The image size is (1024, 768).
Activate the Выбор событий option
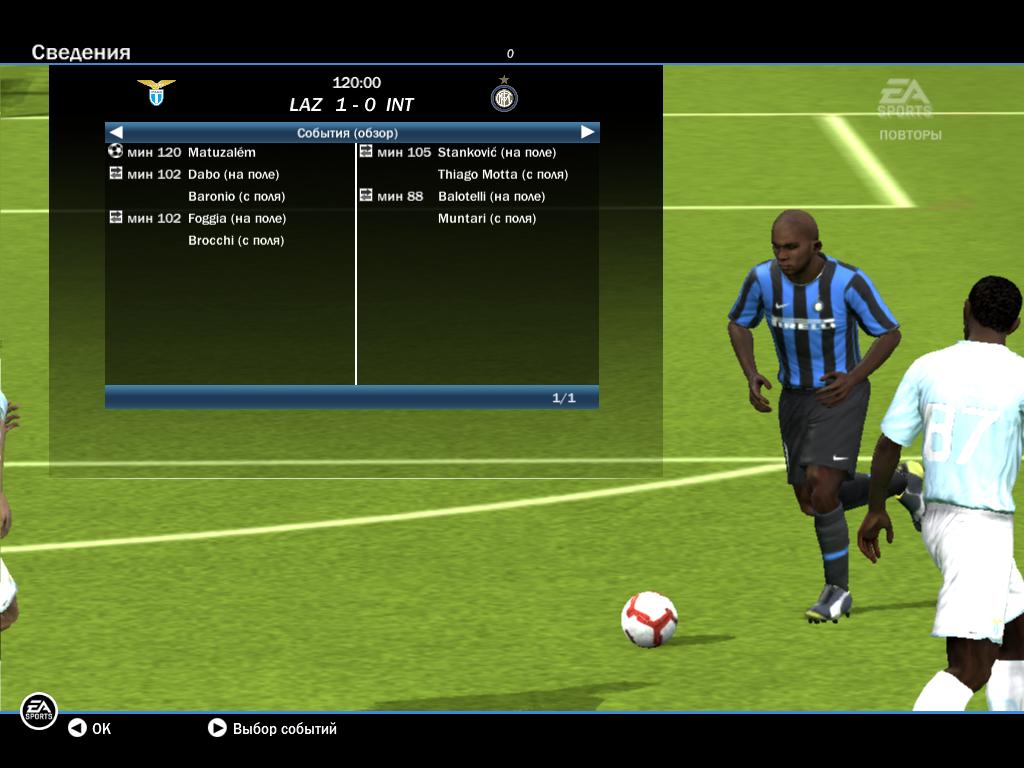coord(272,729)
